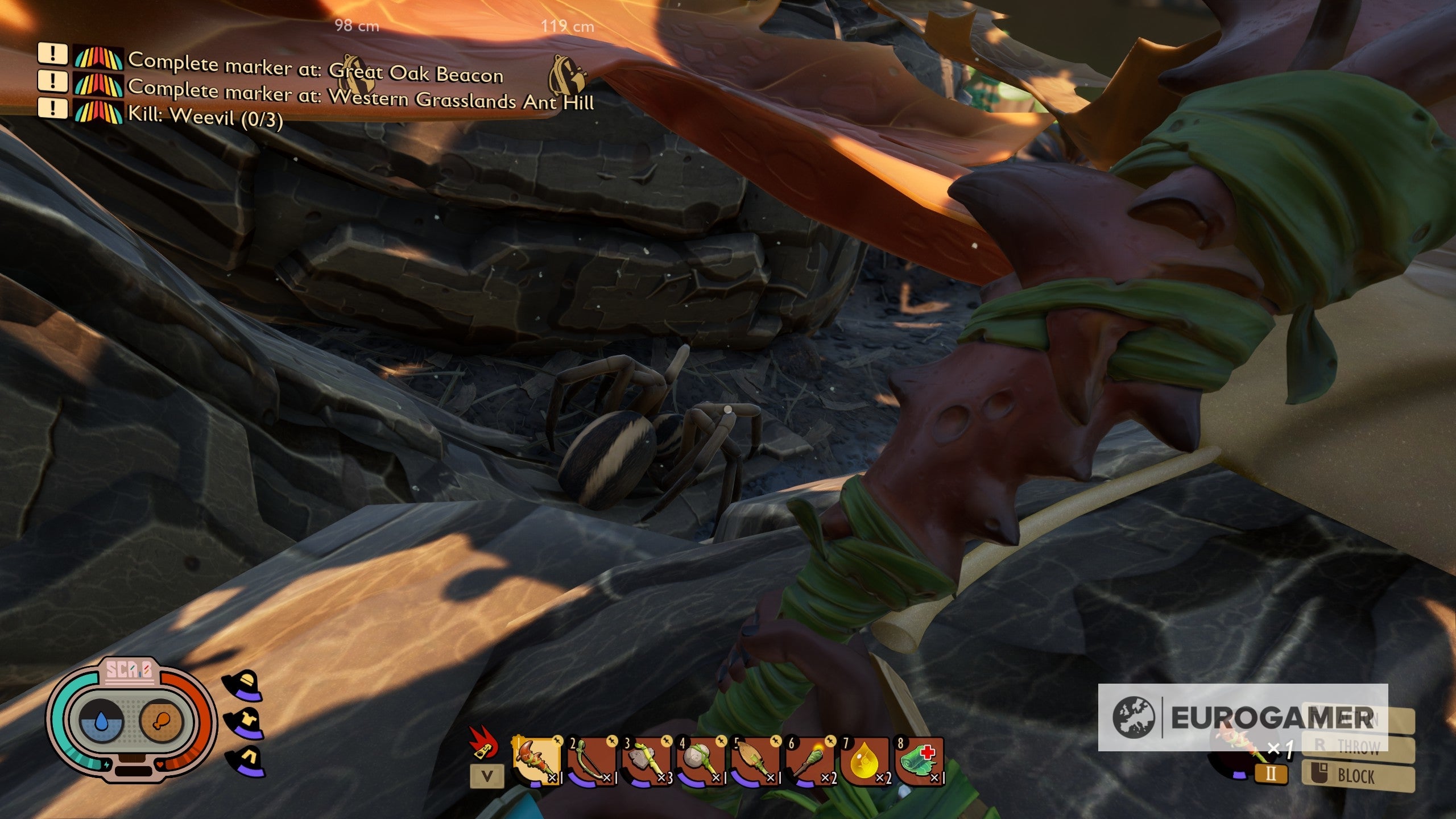The image size is (1456, 819).
Task: Pick the acorn shovel in slot 5
Action: click(755, 761)
